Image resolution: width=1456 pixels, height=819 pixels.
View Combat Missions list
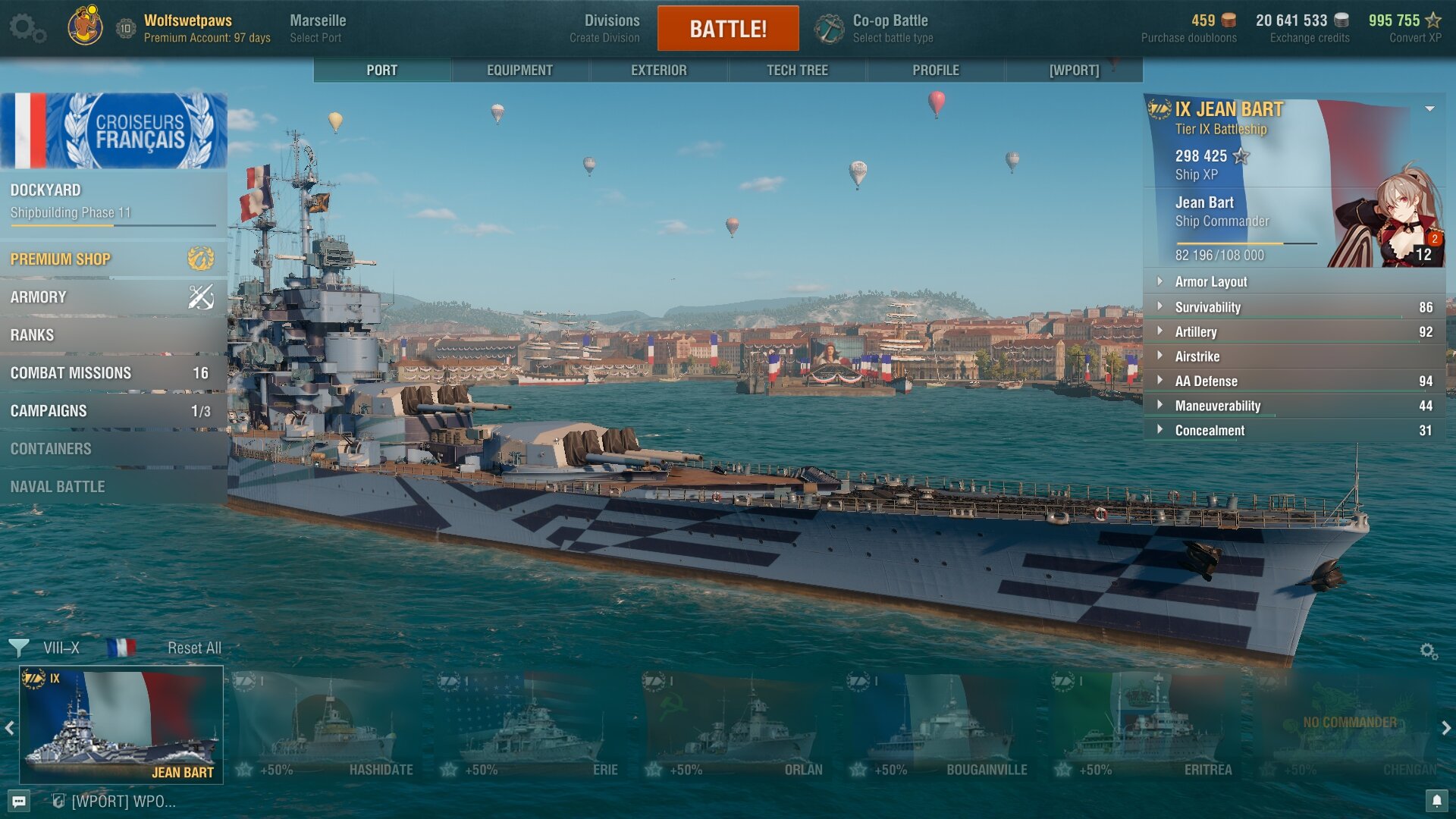click(x=112, y=373)
